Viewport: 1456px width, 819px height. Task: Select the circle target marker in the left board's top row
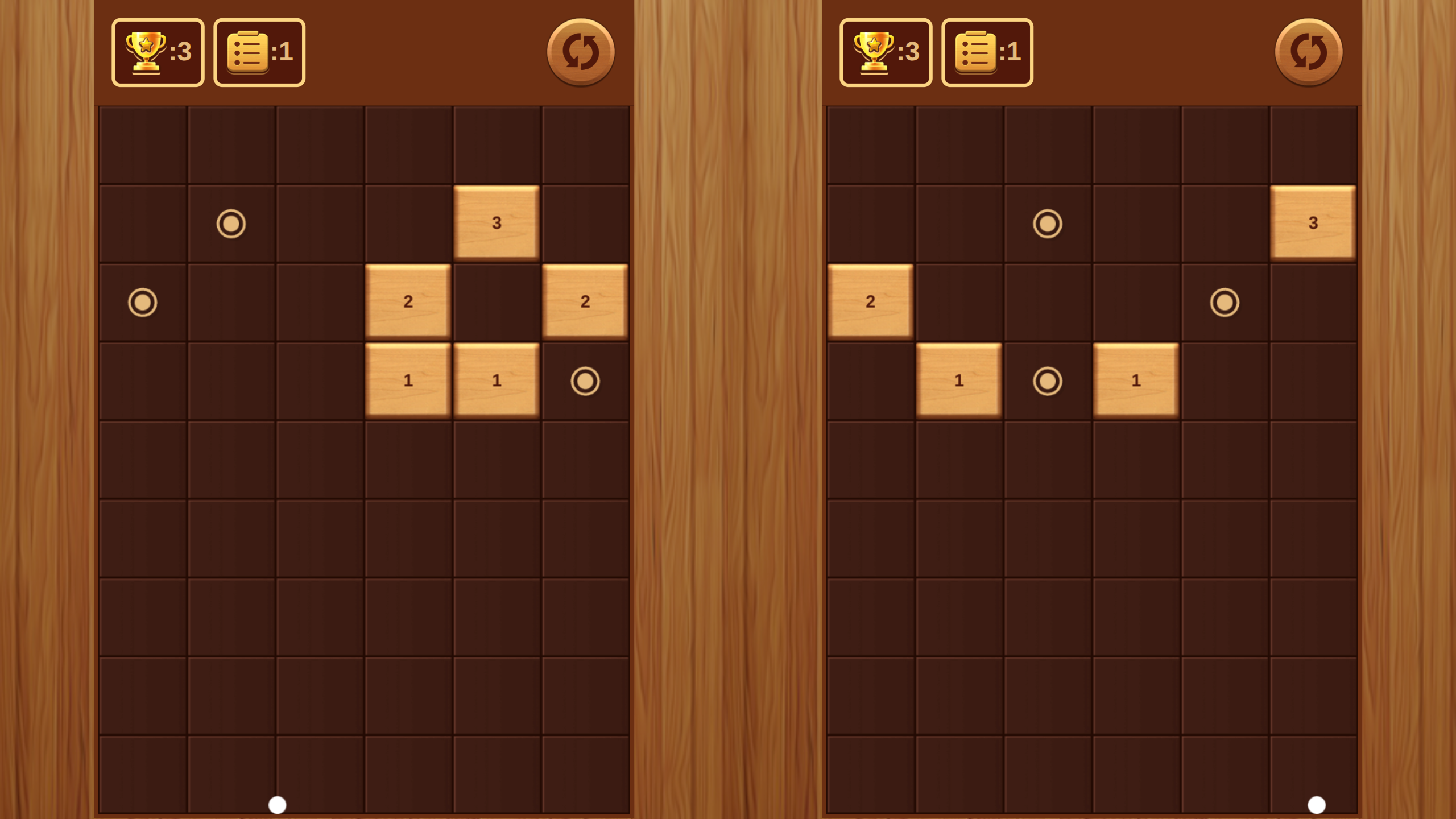click(x=230, y=224)
